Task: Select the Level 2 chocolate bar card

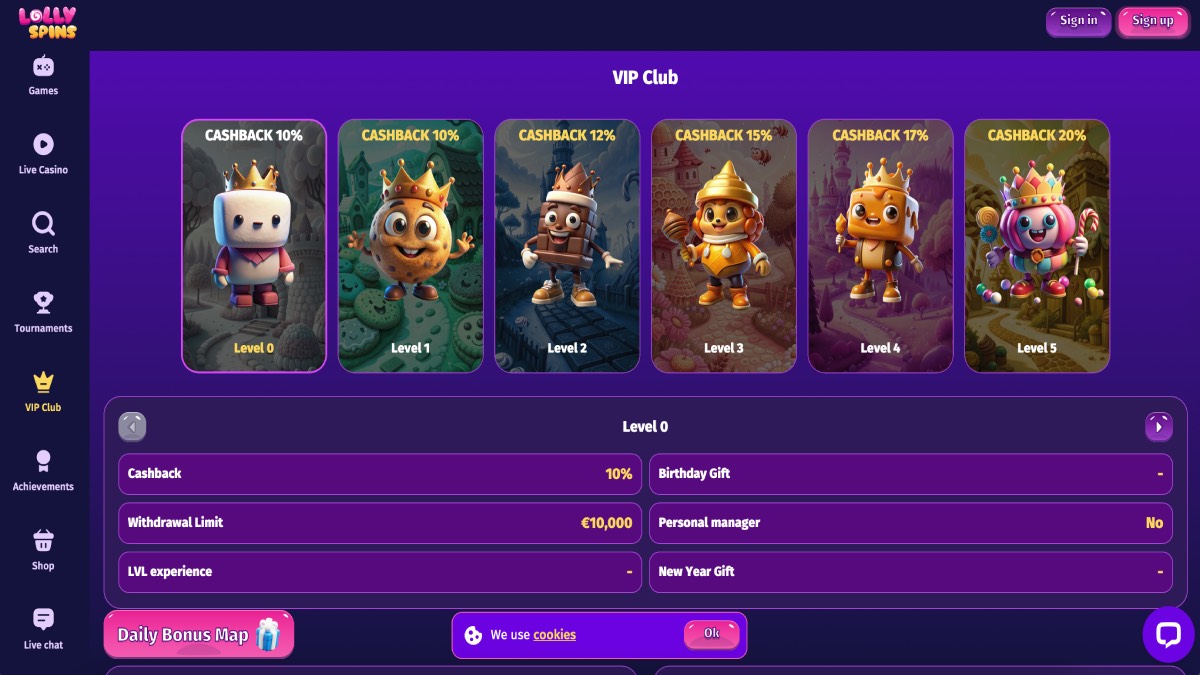Action: click(x=567, y=246)
